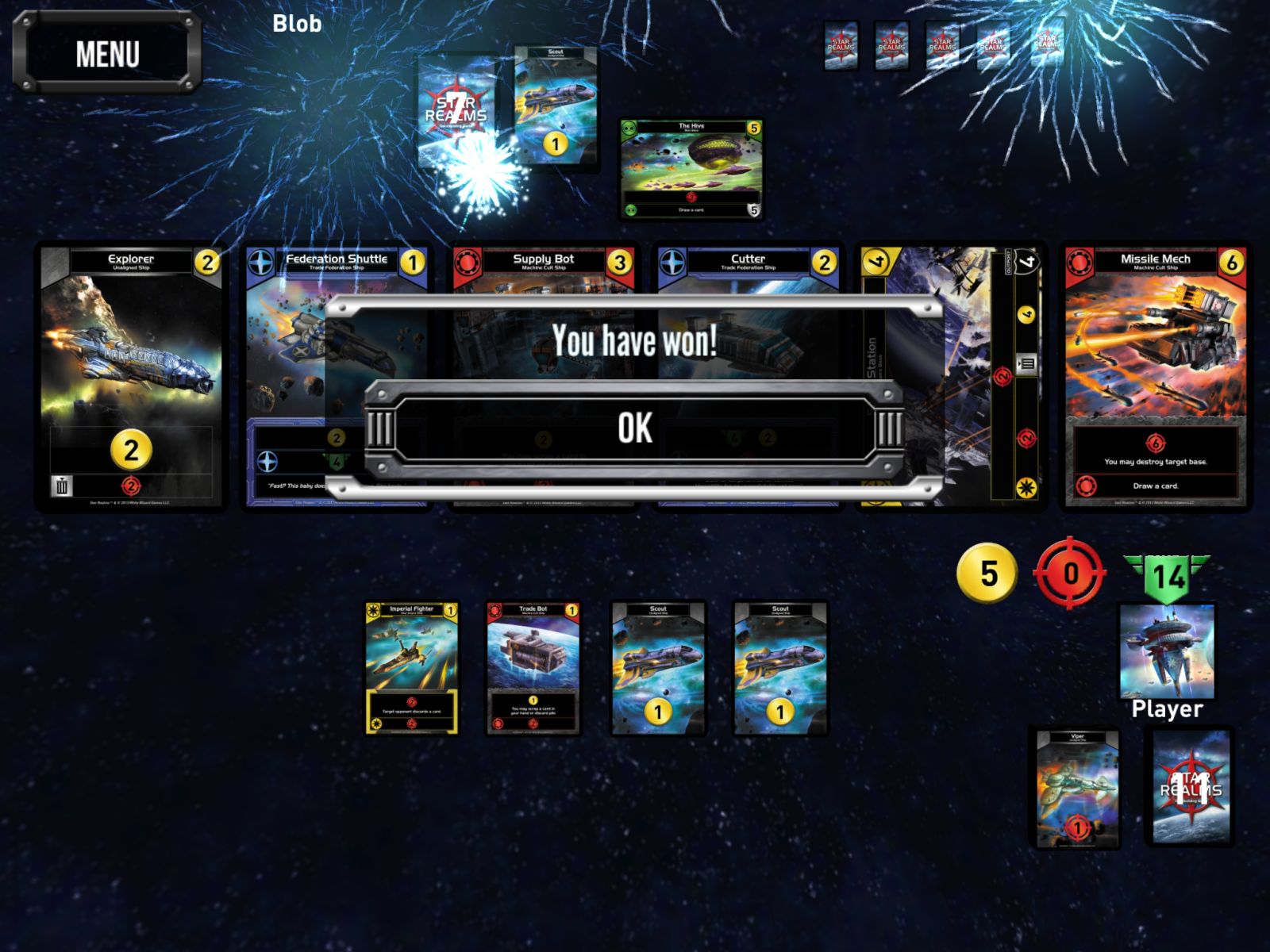The image size is (1270, 952).
Task: Pick the Imperial Fighter card in hand
Action: [x=412, y=668]
